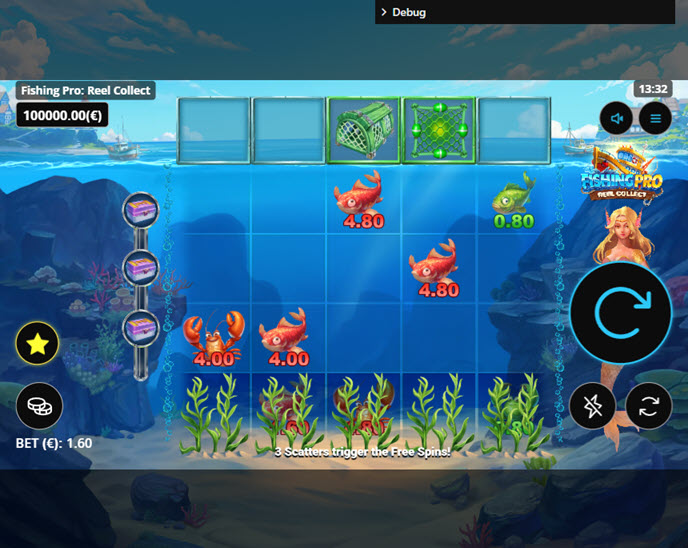The width and height of the screenshot is (688, 548).
Task: Change the bet with the coins button
Action: (x=39, y=405)
